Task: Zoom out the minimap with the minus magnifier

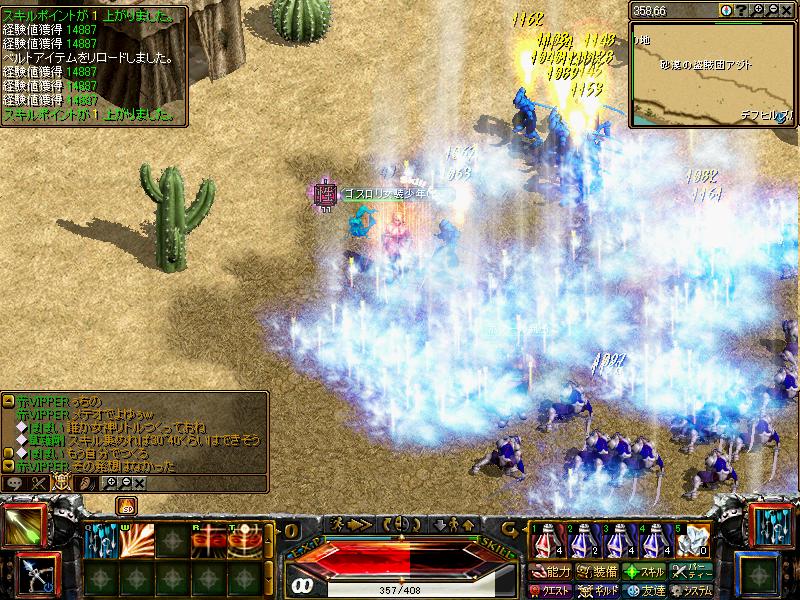Action: tap(771, 9)
